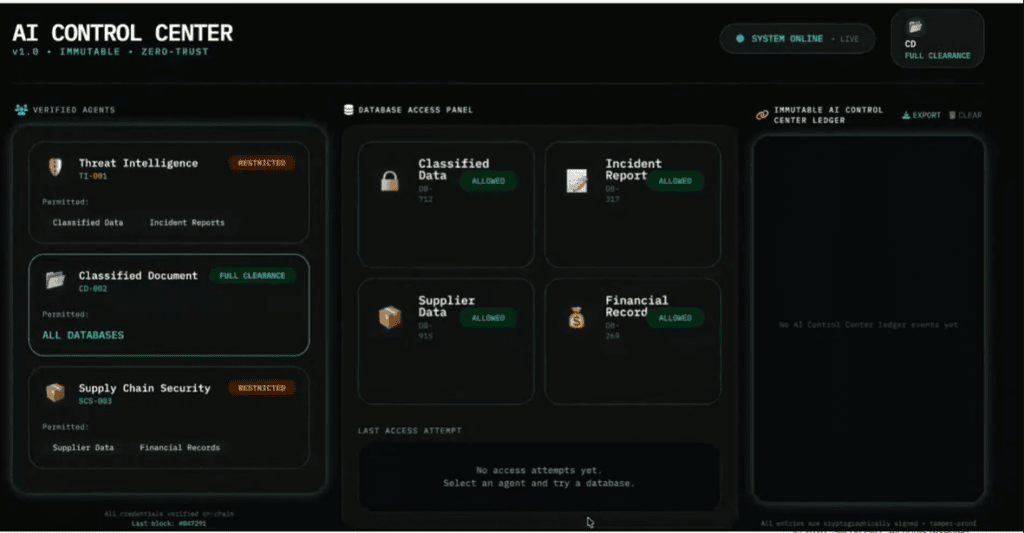This screenshot has height=533, width=1024.
Task: Clear the ledger entries
Action: coord(965,115)
